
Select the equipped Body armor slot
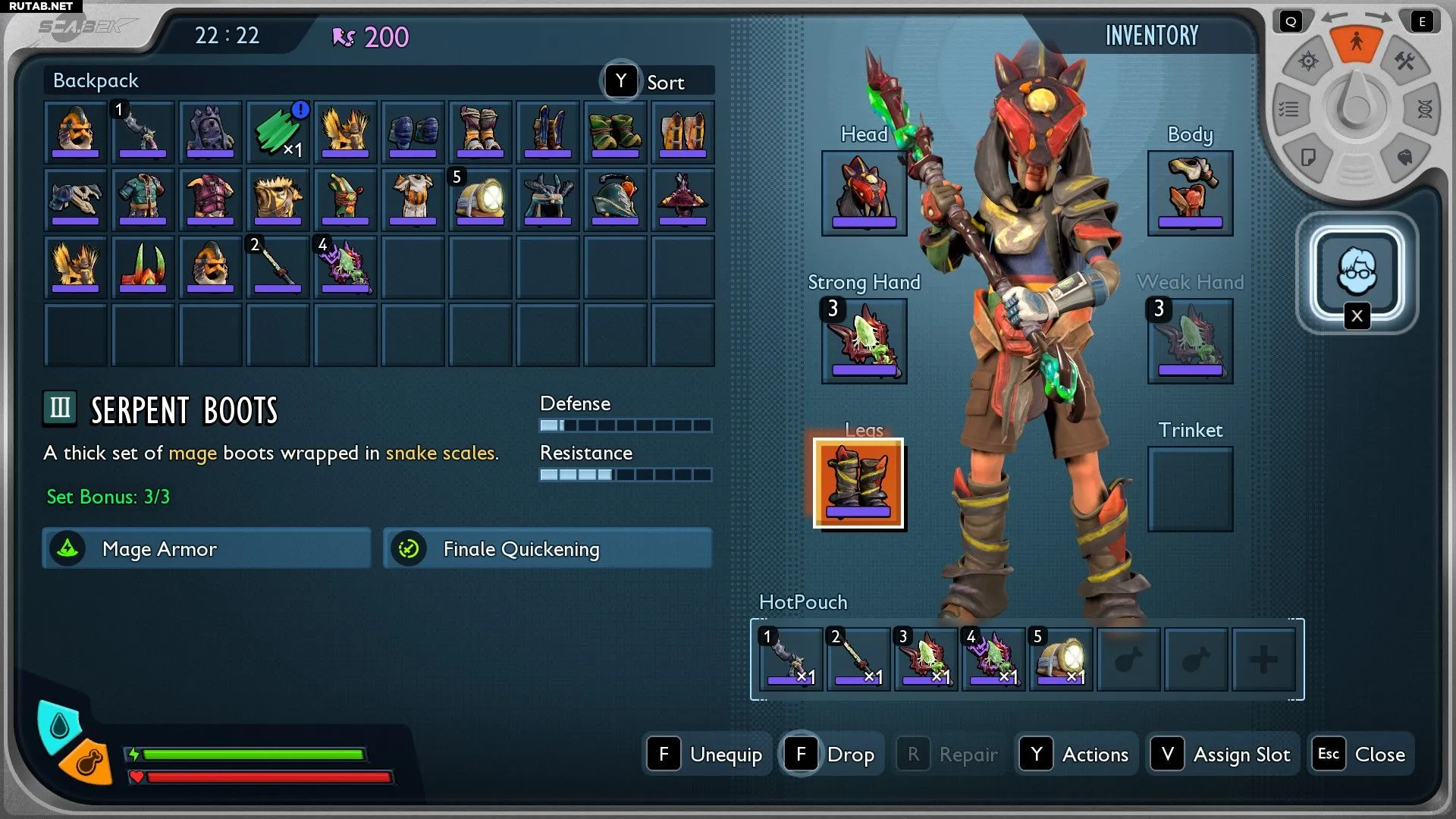[1190, 193]
